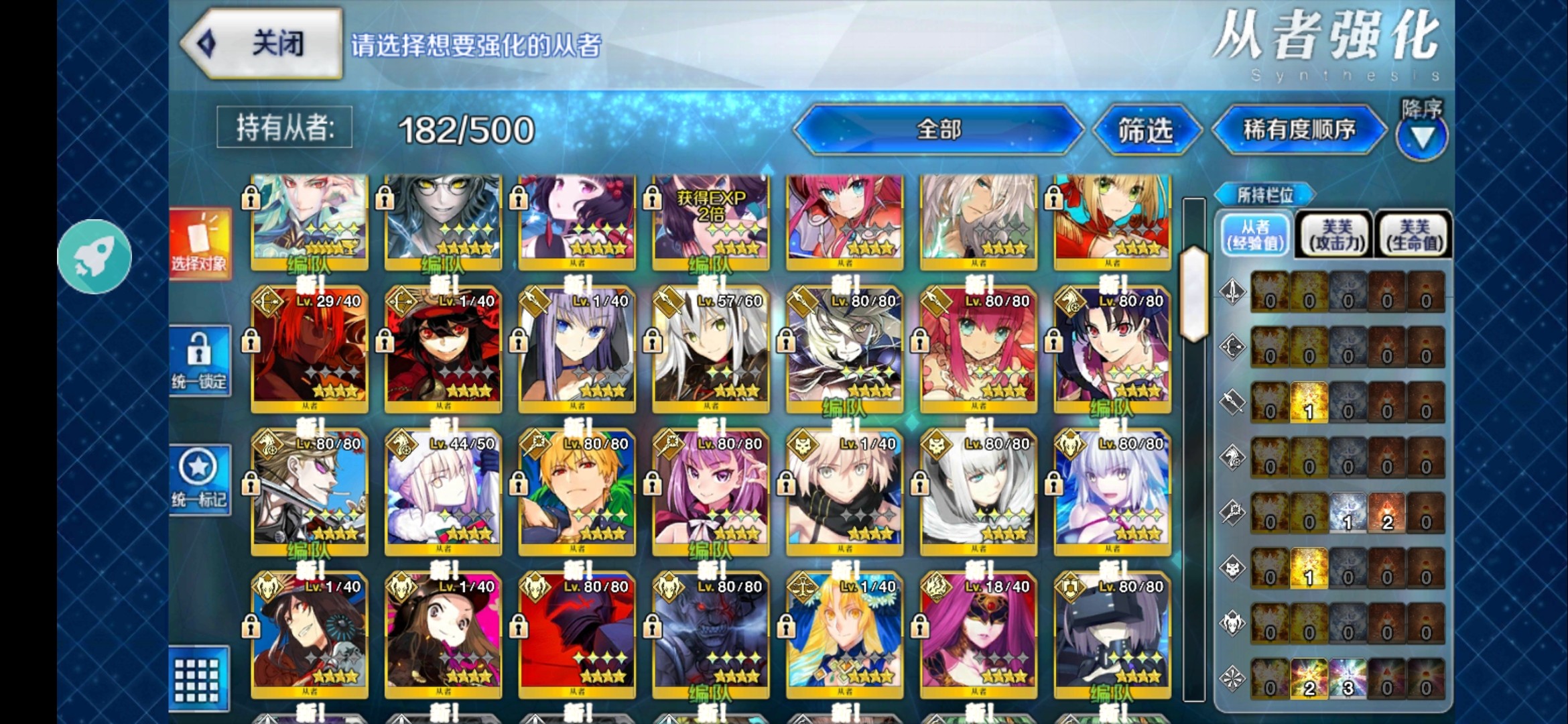Click the servant list scrollbar handle
The image size is (1568, 724).
coord(1194,294)
